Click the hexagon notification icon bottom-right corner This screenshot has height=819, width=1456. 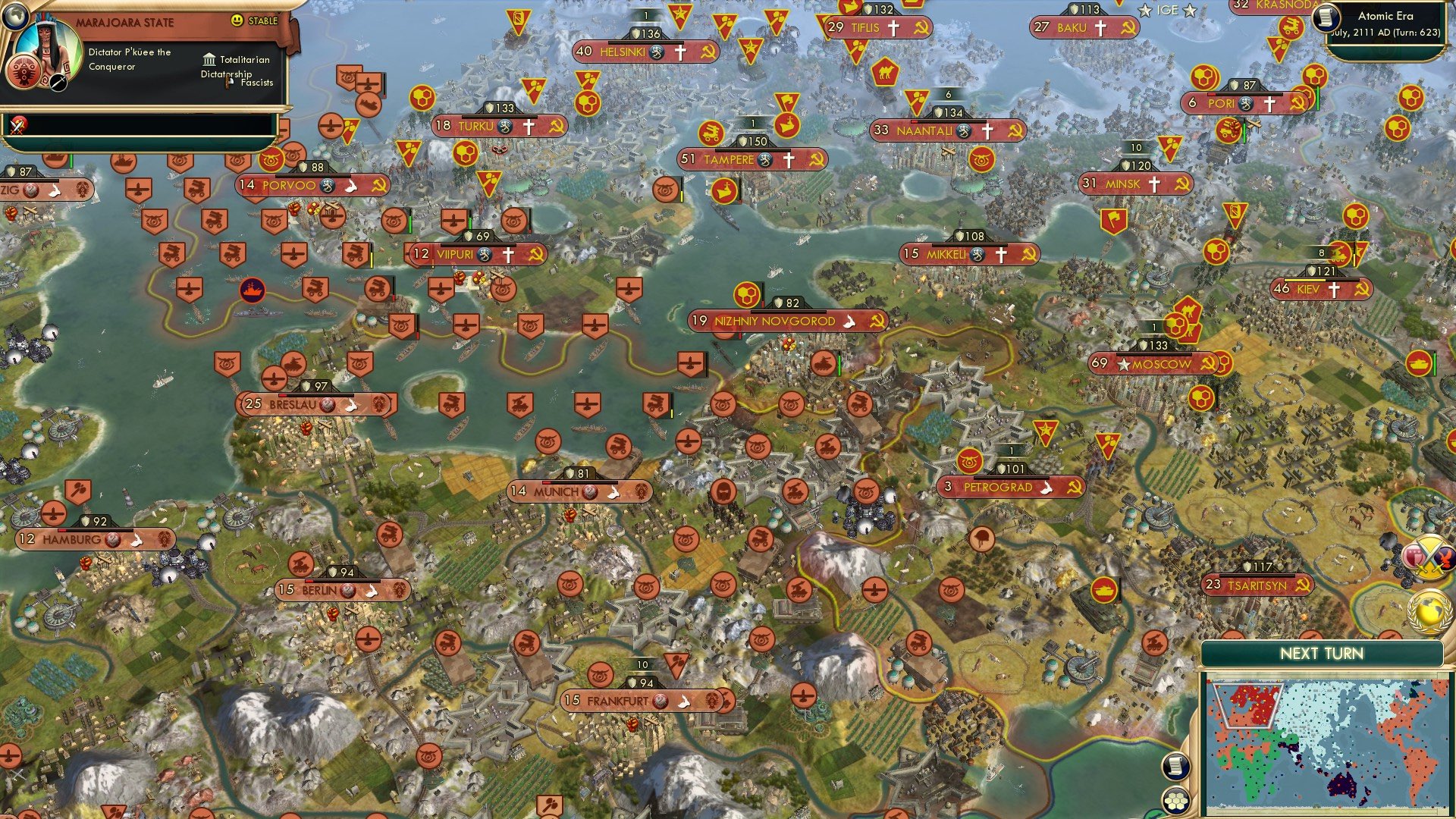point(1175,799)
